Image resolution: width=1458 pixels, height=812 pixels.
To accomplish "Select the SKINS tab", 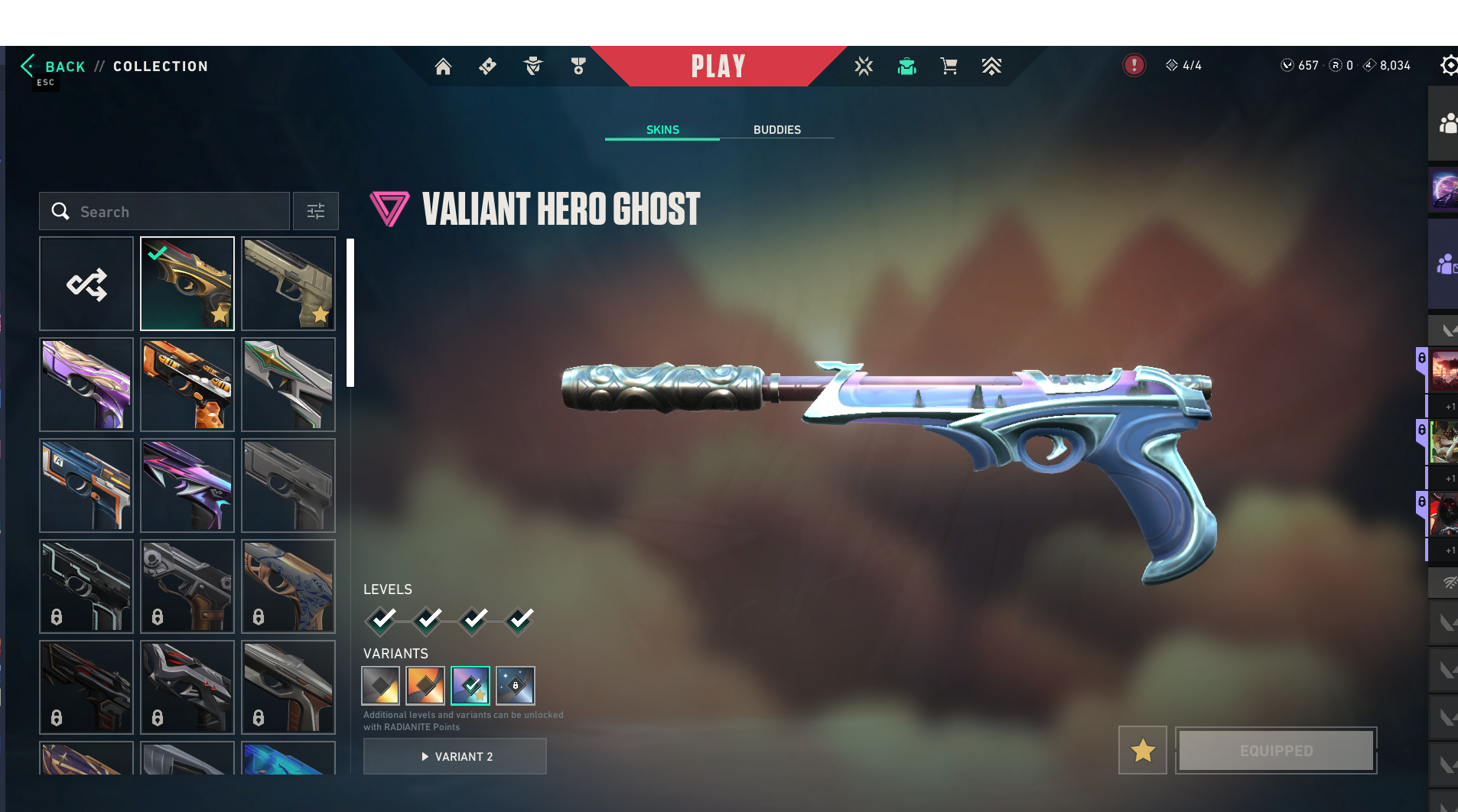I will pos(662,130).
